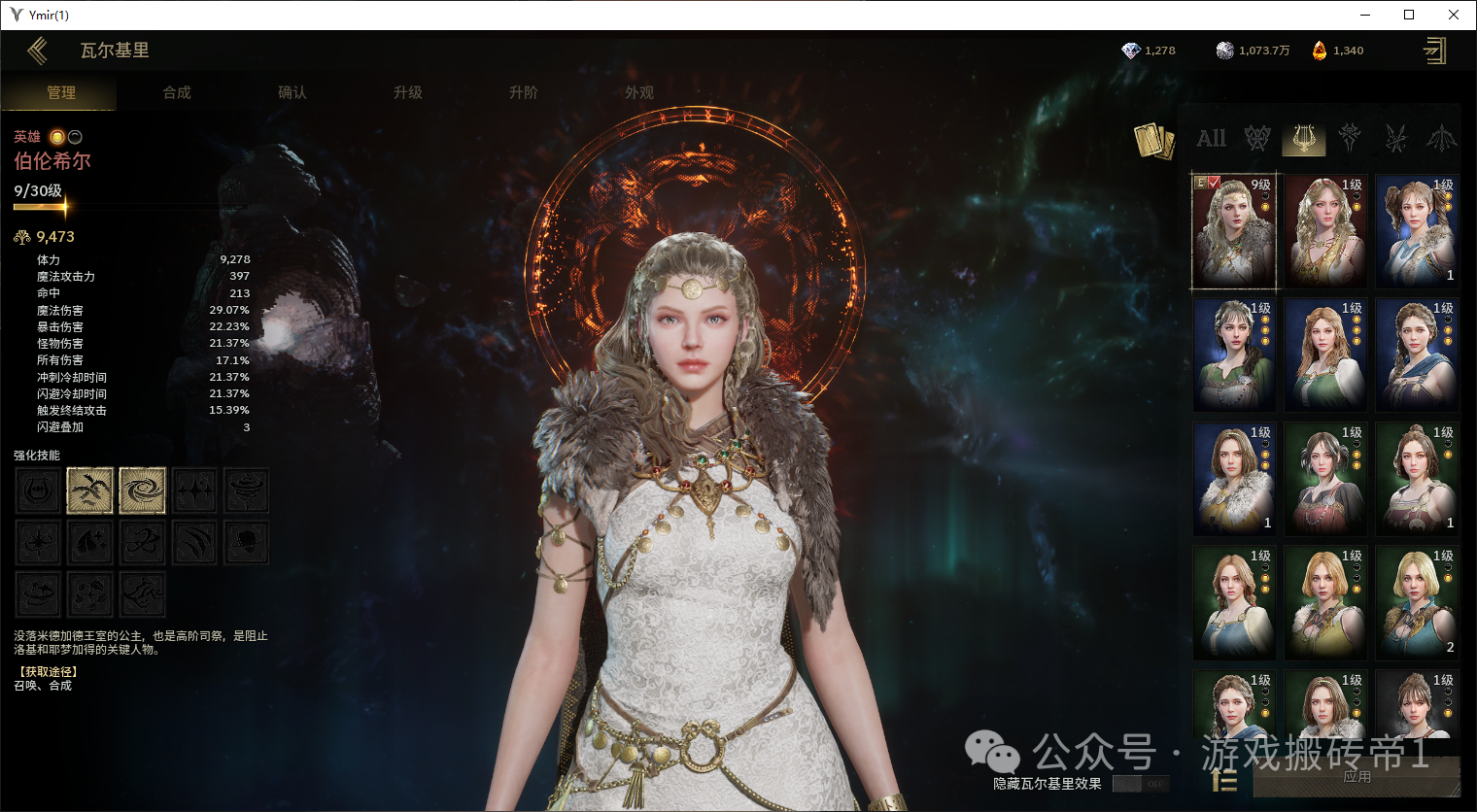Choose the harp class filter
Viewport: 1477px width, 812px height.
coord(1303,139)
